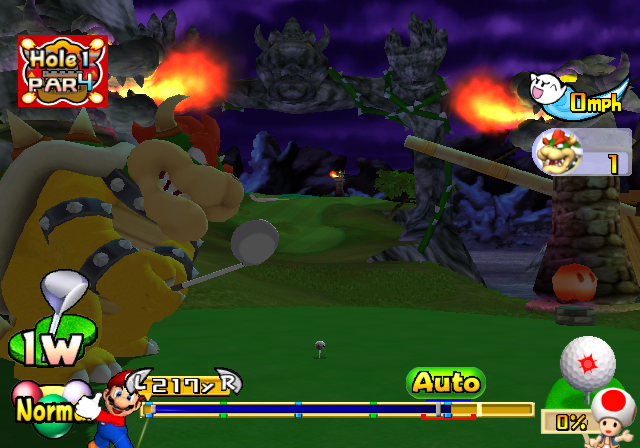Open the Hole 1 Par 4 badge

62,71
